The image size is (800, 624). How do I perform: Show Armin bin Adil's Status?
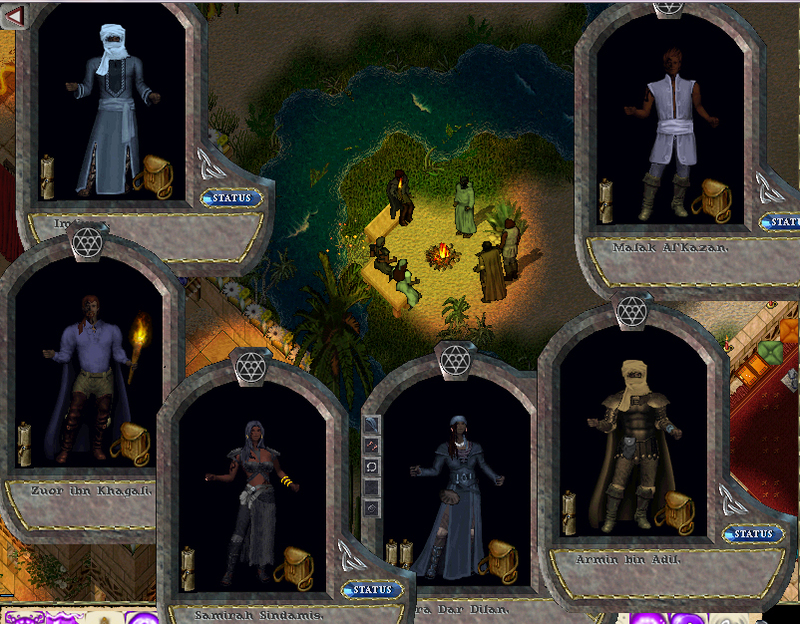pyautogui.click(x=753, y=534)
